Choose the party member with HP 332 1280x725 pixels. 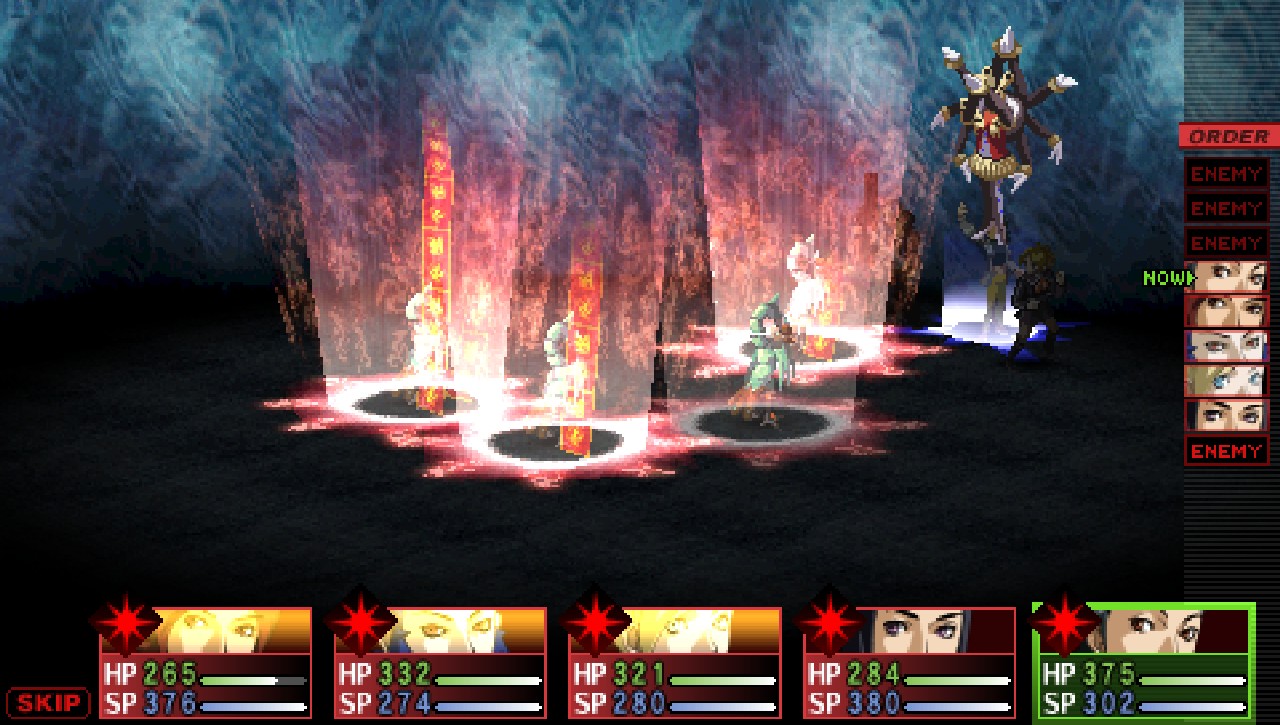tap(440, 662)
